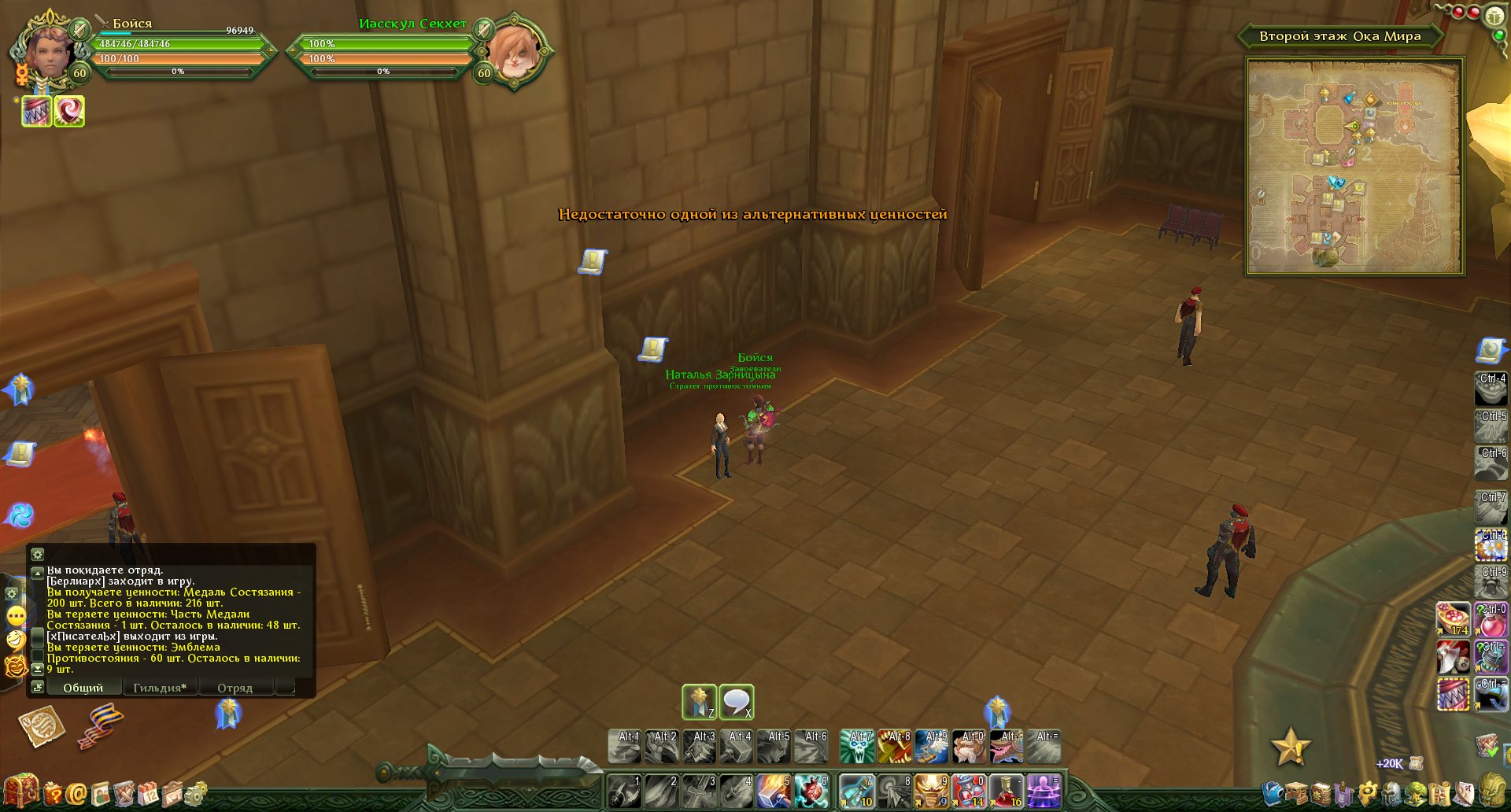Click the laughing emoticon beside chat
Viewport: 1511px width, 812px height.
click(x=16, y=640)
